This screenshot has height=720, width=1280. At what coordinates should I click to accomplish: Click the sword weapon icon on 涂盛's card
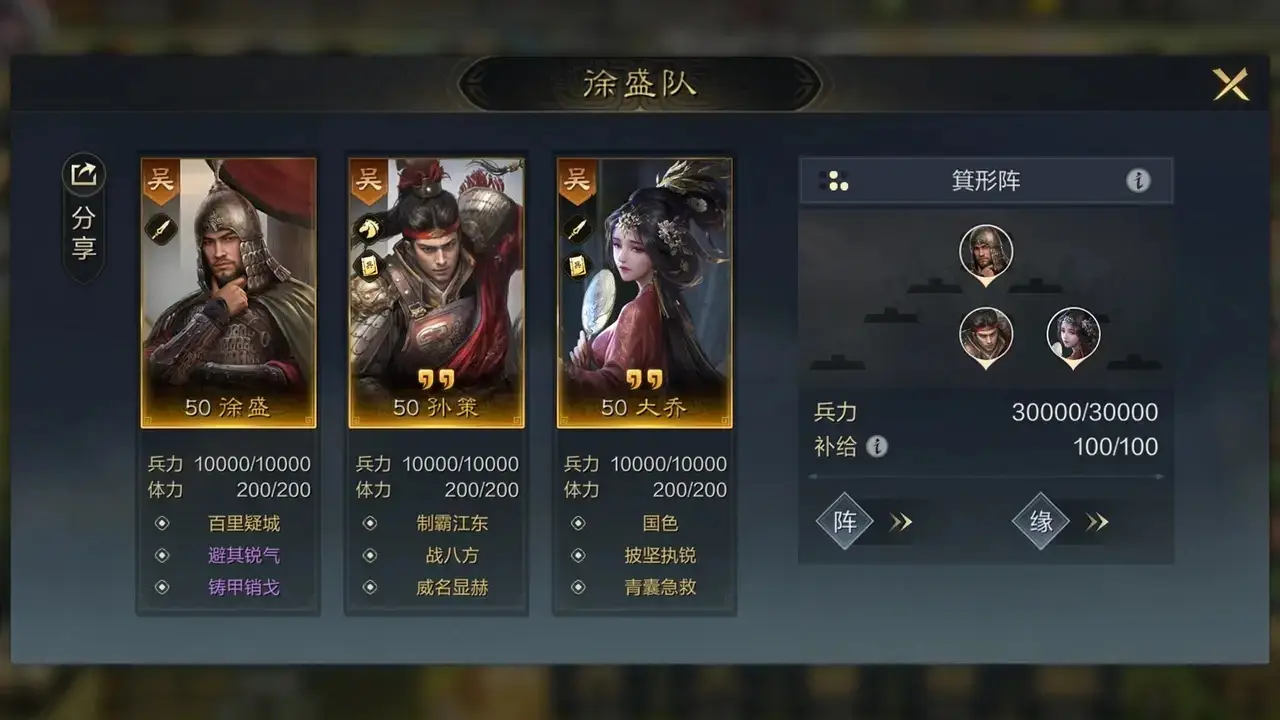(x=161, y=228)
